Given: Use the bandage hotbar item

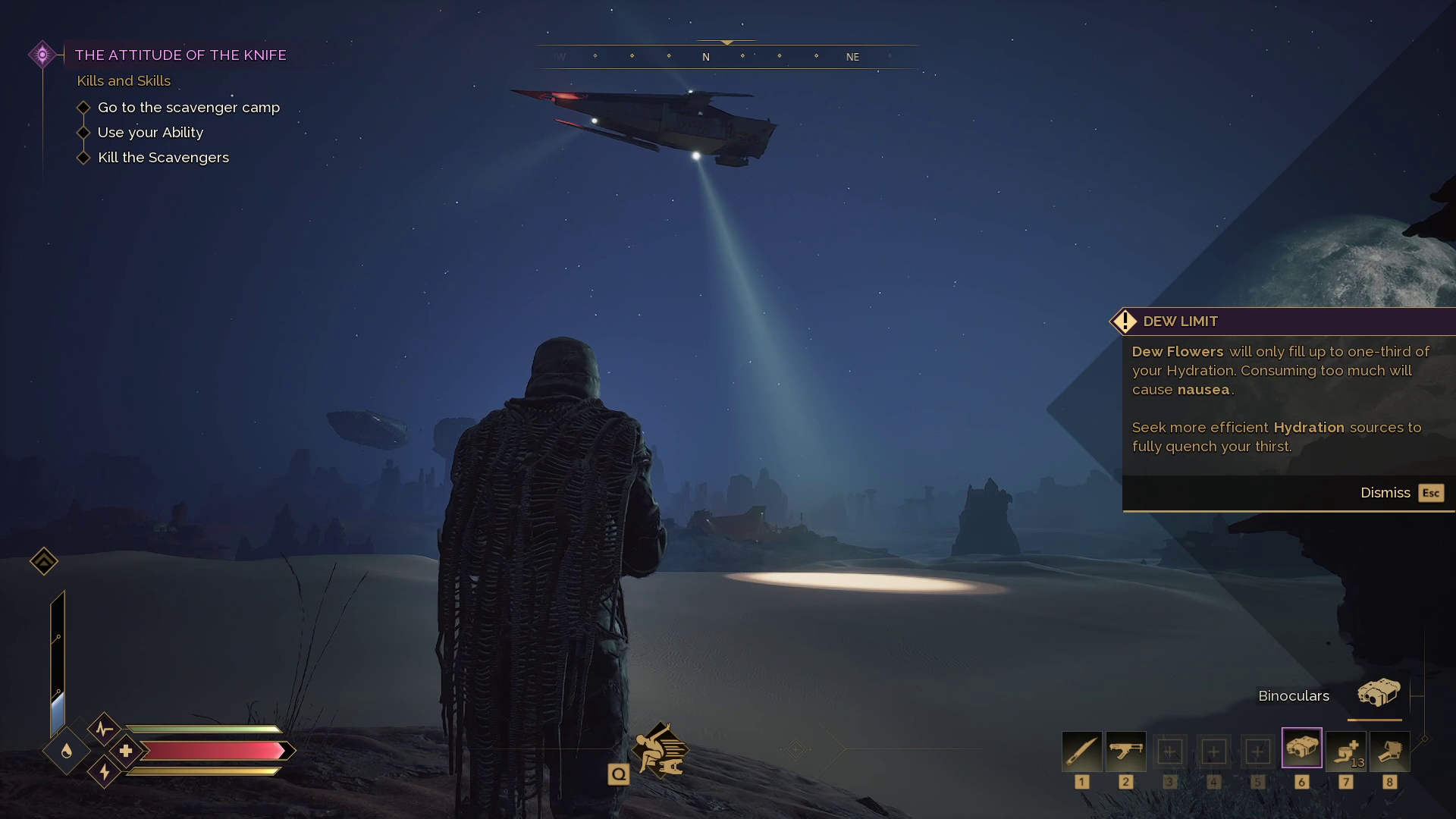Looking at the screenshot, I should point(1346,751).
